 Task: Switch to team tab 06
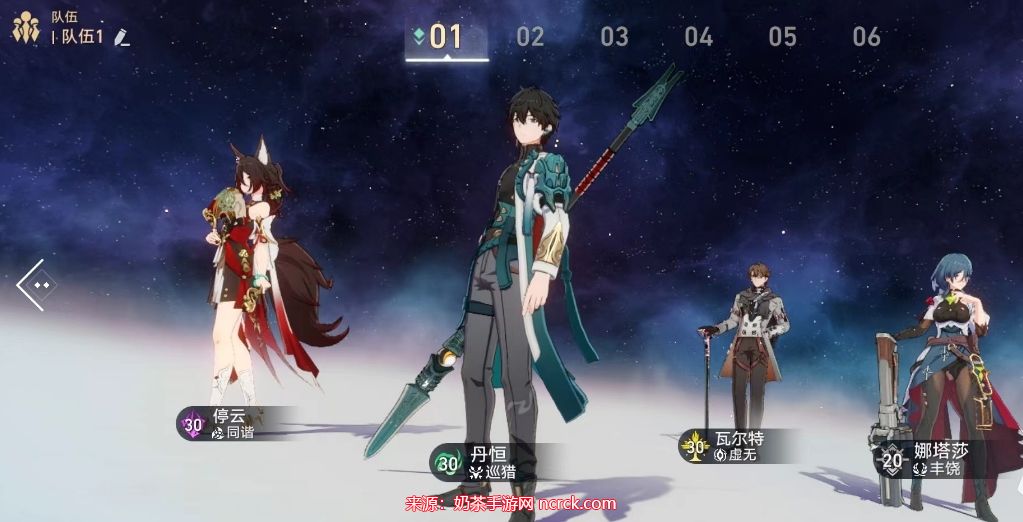click(x=866, y=38)
